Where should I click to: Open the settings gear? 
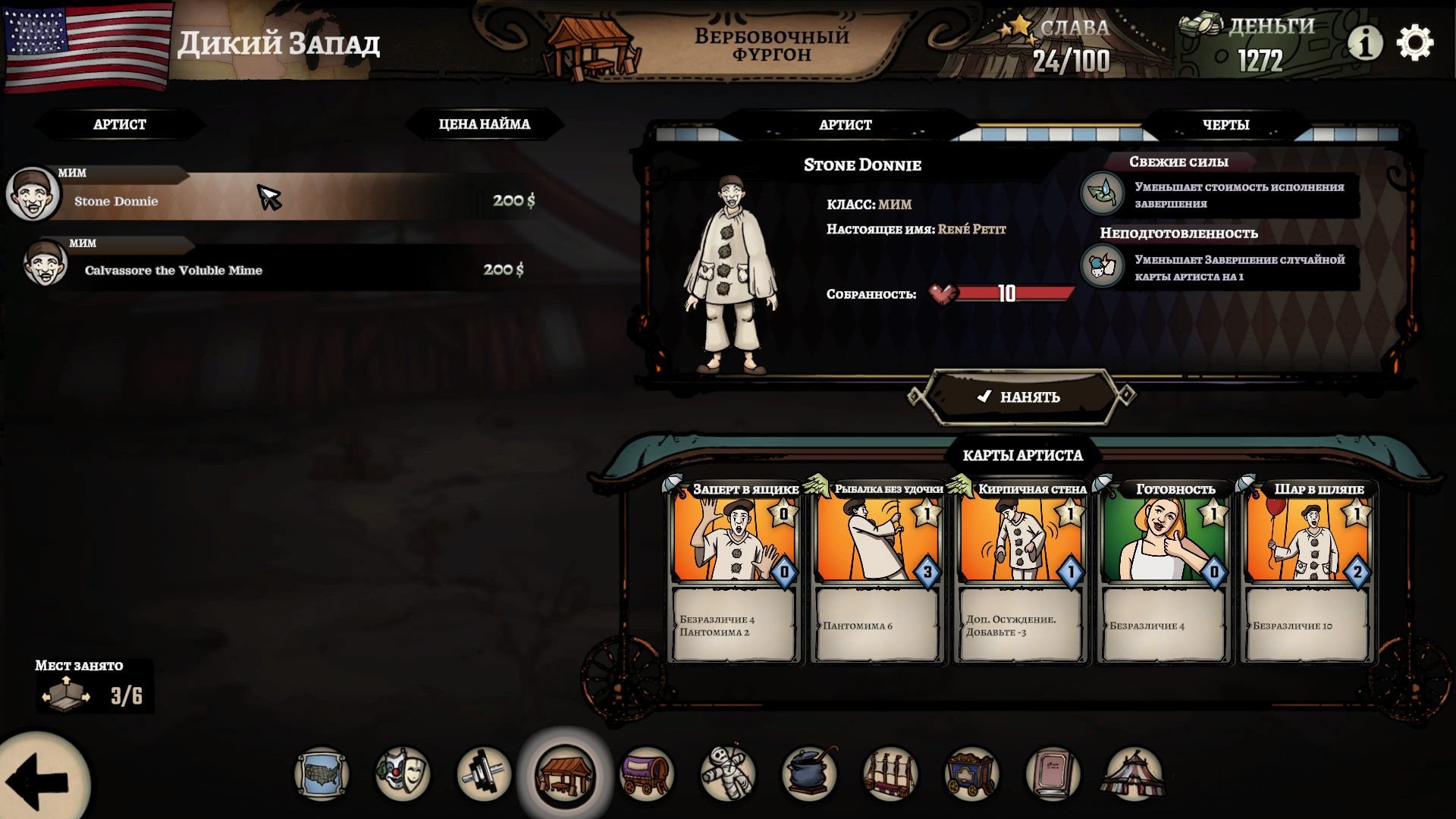(1414, 43)
